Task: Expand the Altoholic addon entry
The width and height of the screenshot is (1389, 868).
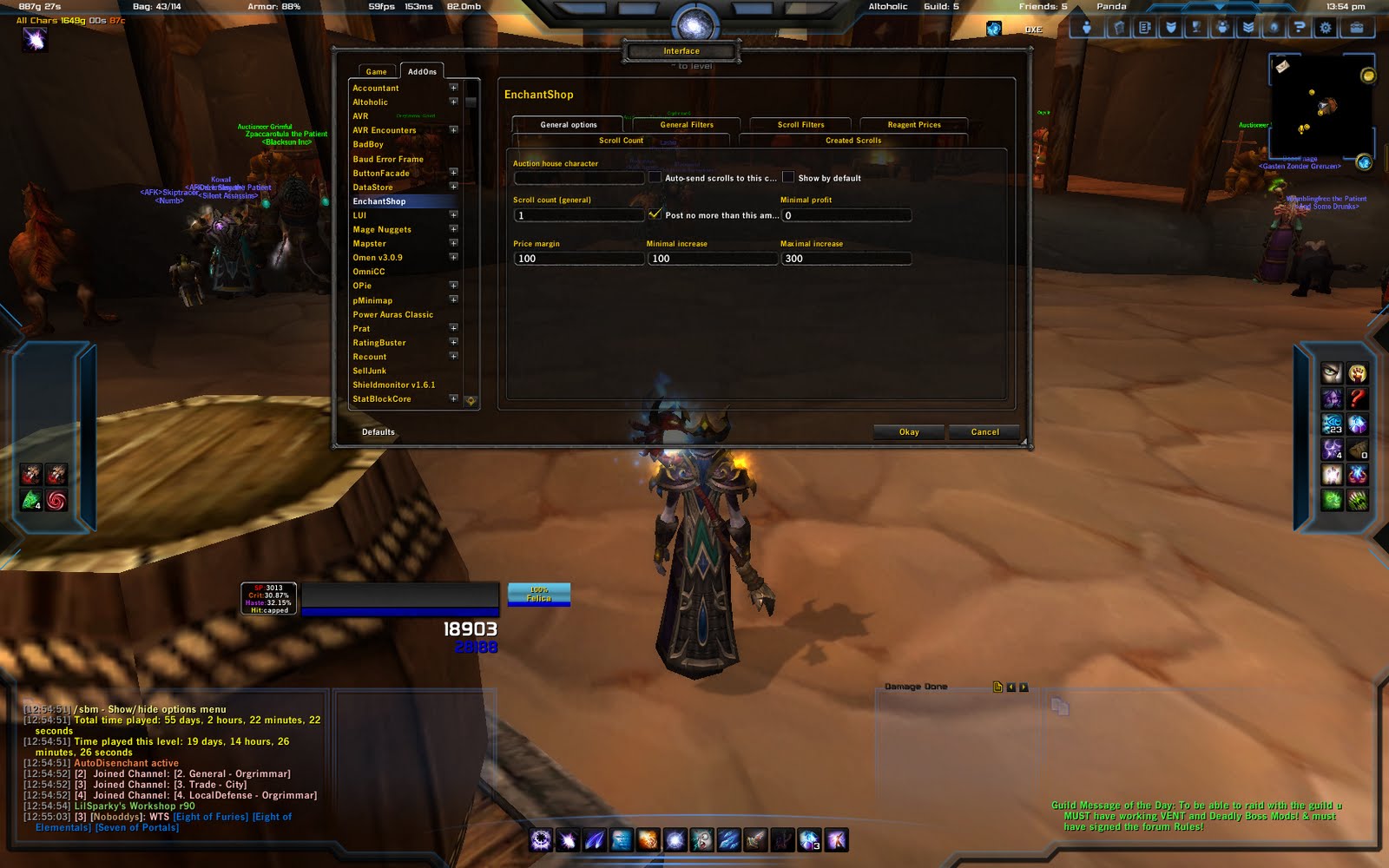Action: coord(453,102)
